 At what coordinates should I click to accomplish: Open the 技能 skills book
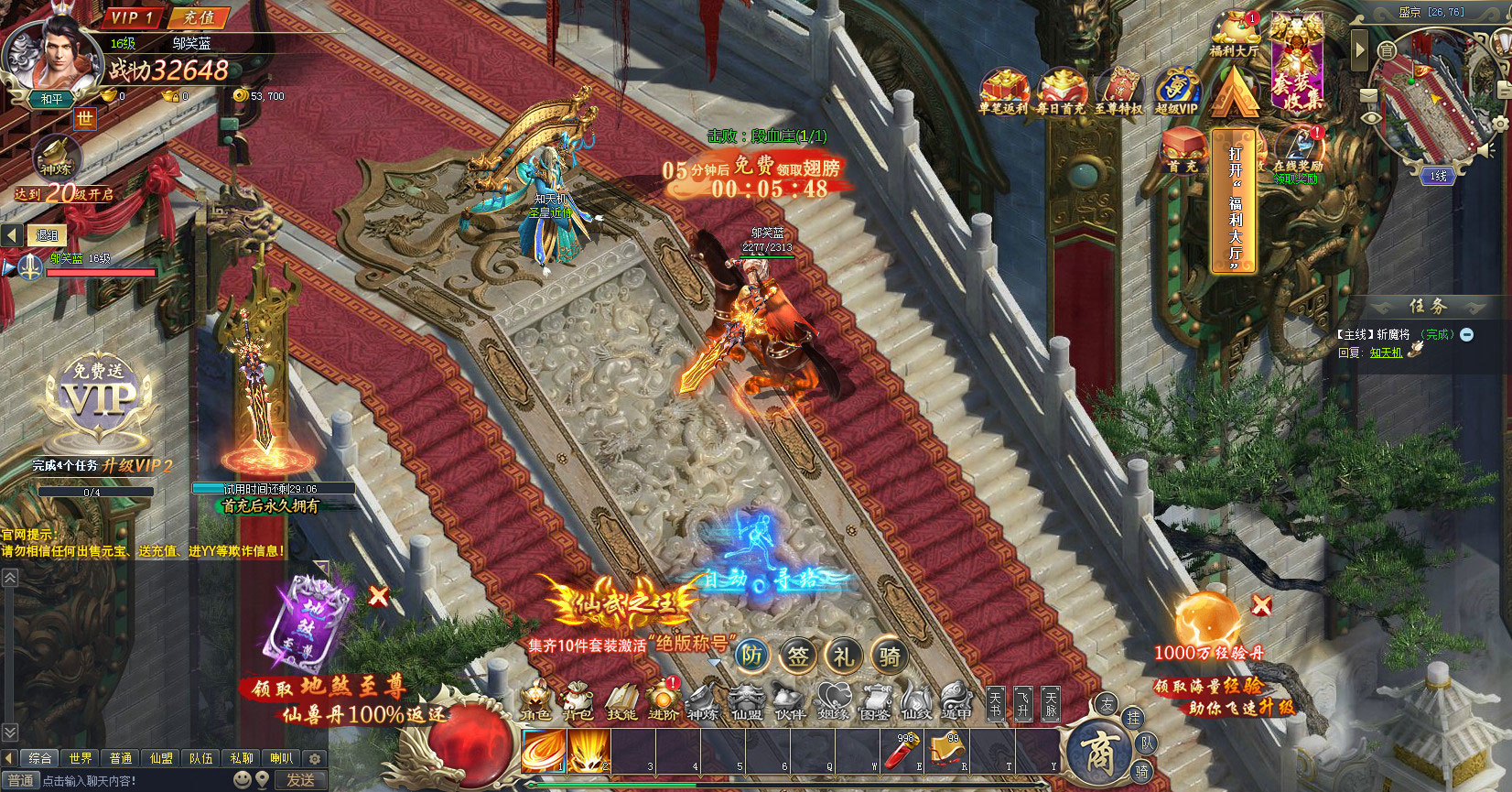pyautogui.click(x=621, y=702)
